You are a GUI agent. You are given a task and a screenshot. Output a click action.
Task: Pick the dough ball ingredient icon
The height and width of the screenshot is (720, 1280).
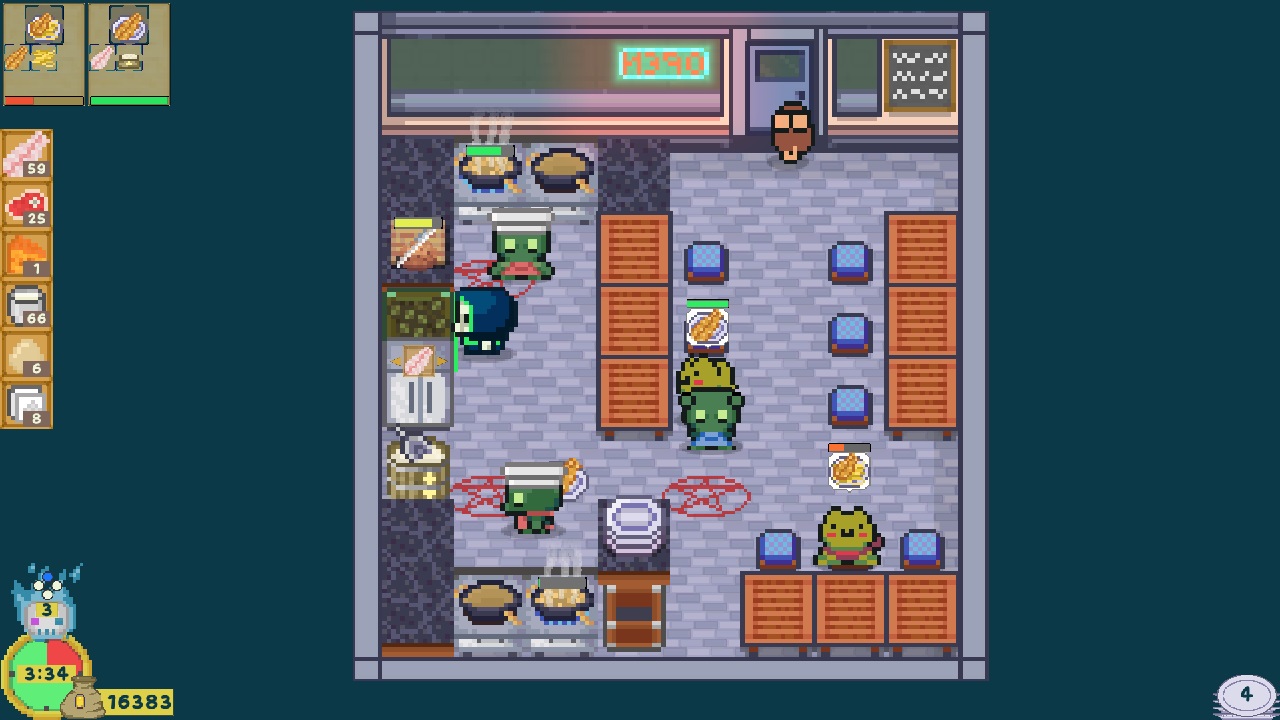tap(27, 356)
